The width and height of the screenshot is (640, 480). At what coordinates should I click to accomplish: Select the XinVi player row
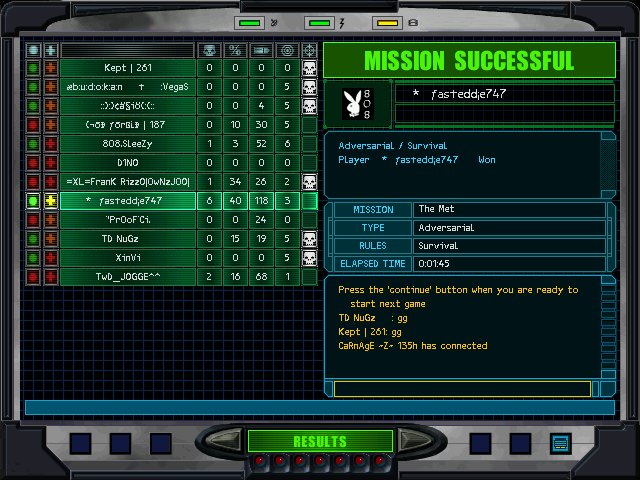point(128,257)
